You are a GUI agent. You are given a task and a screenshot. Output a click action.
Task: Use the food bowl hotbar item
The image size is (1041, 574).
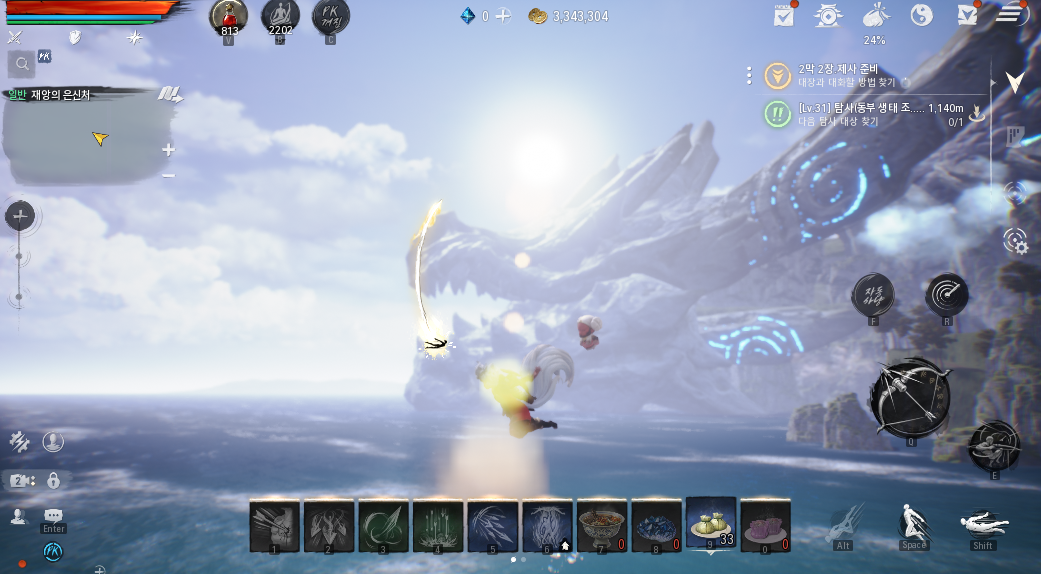pos(602,525)
